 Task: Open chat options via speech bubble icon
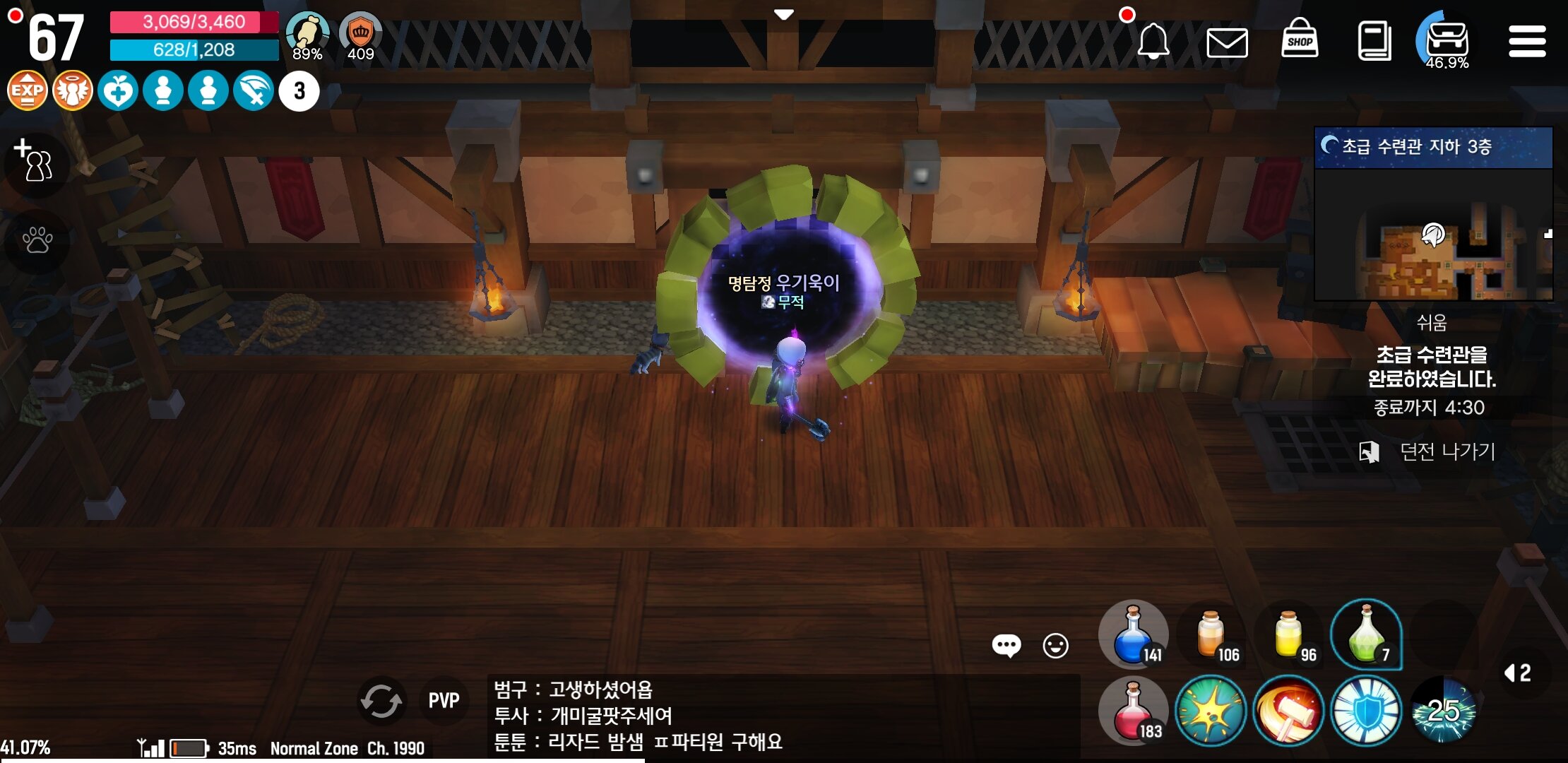[x=1006, y=645]
